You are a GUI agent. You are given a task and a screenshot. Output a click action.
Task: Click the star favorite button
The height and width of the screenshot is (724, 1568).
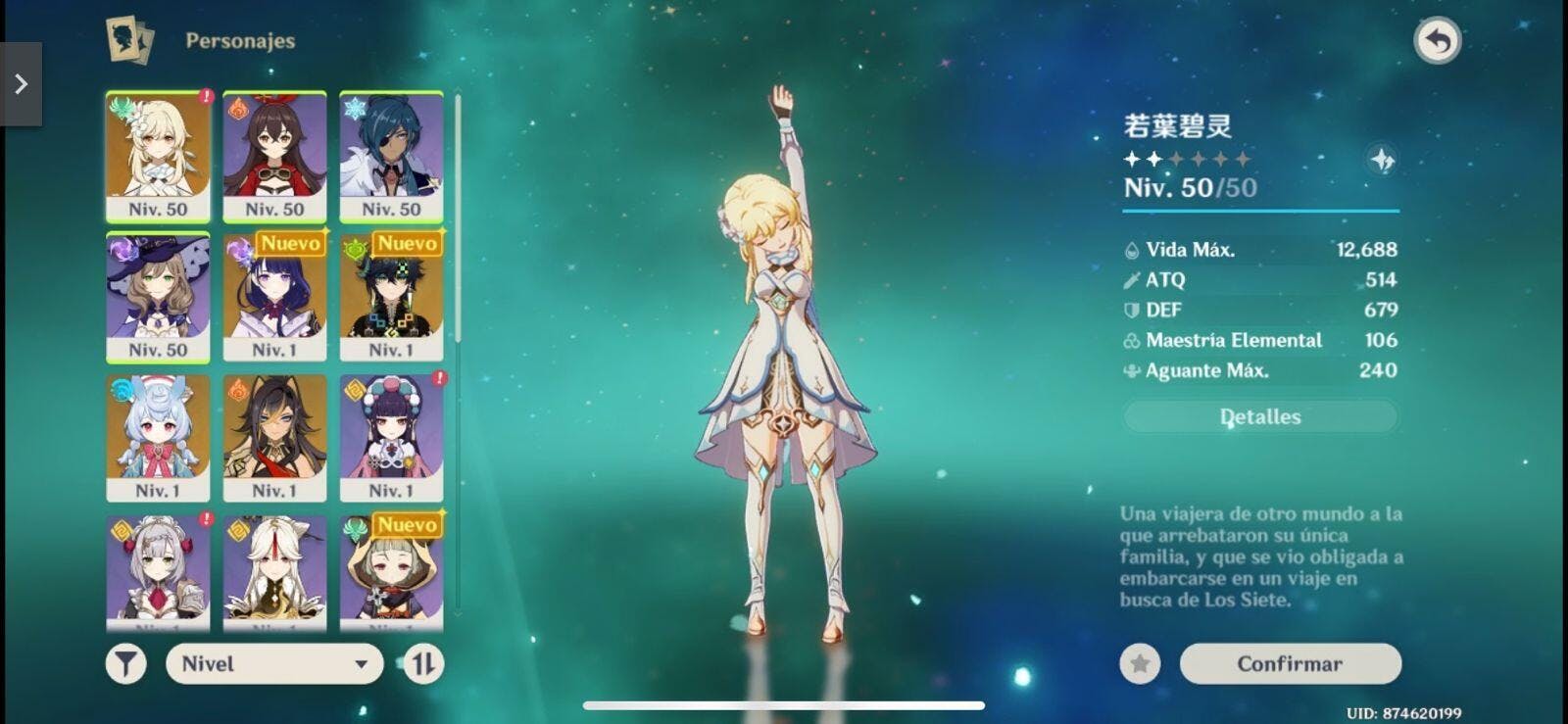pos(1140,663)
